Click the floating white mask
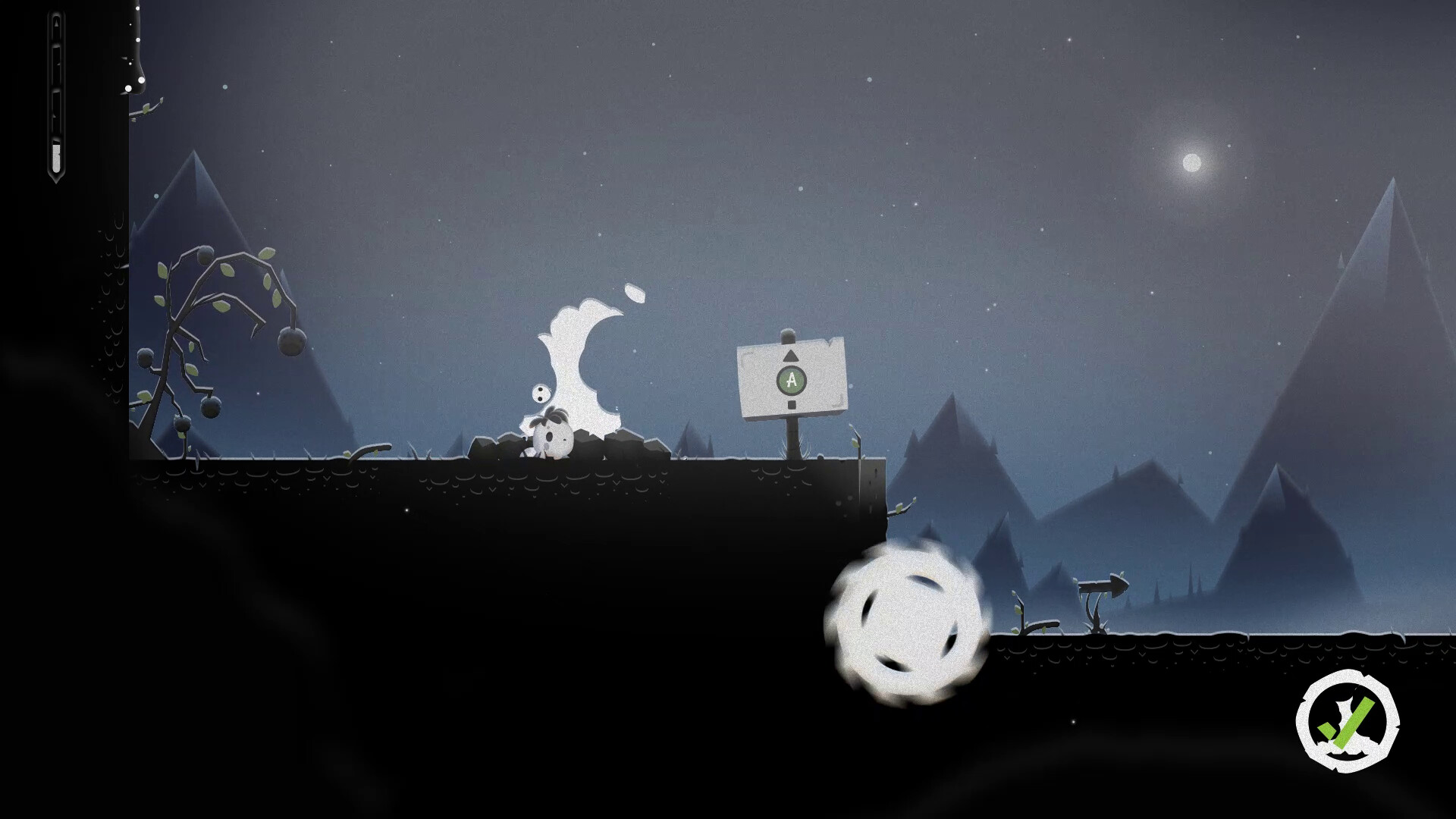 pyautogui.click(x=540, y=392)
